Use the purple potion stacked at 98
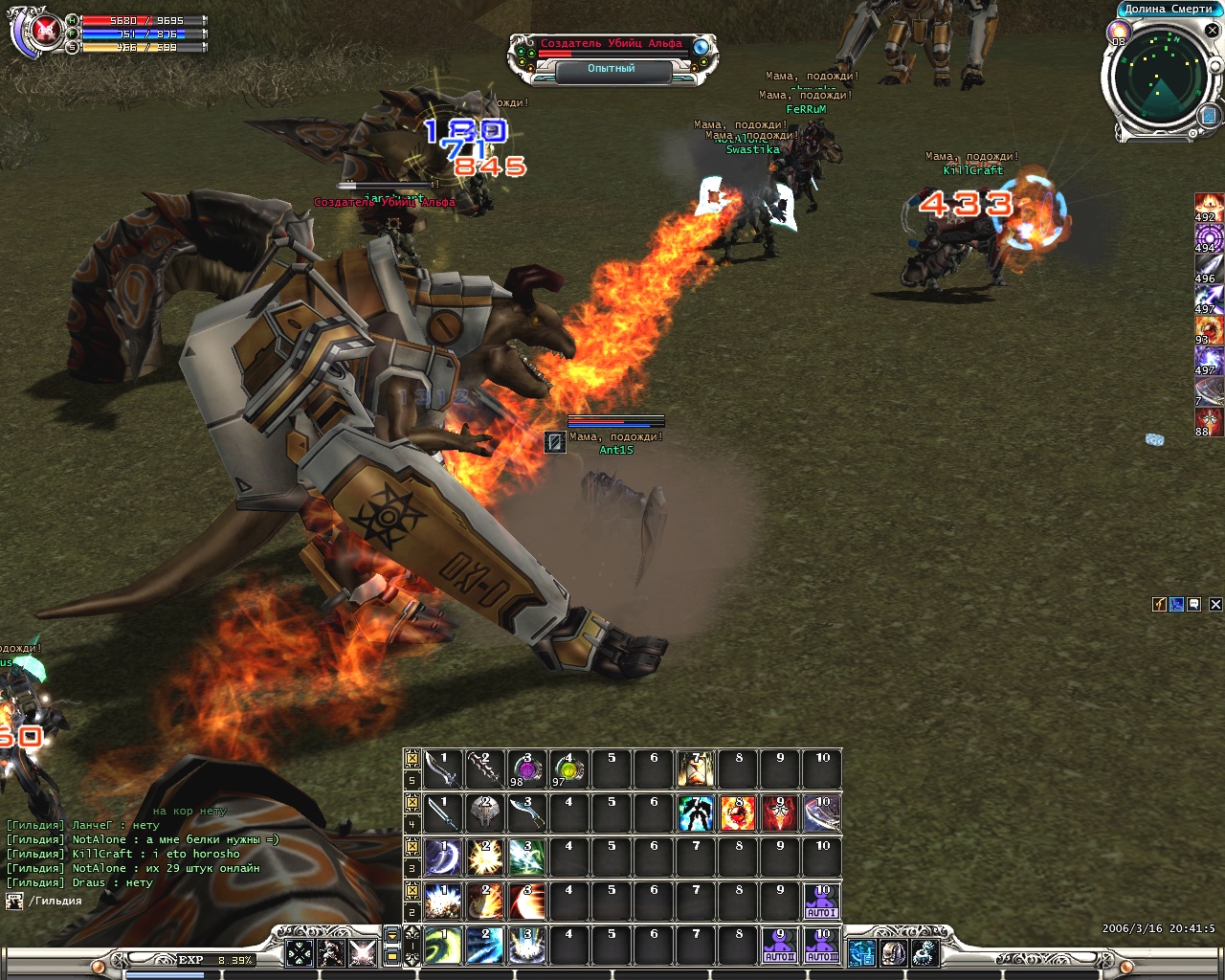Screen dimensions: 1225x980 (526, 769)
